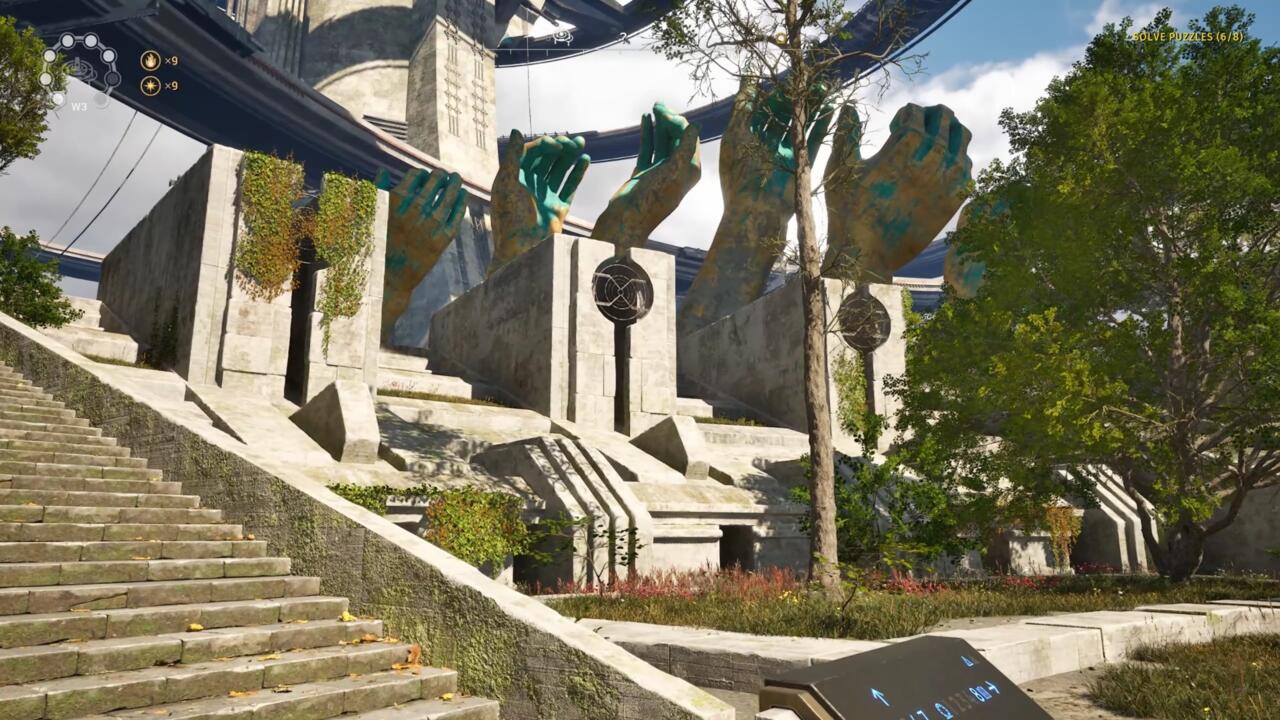Click the blue arrow glyph on the keypad
The image size is (1280, 720).
881,696
